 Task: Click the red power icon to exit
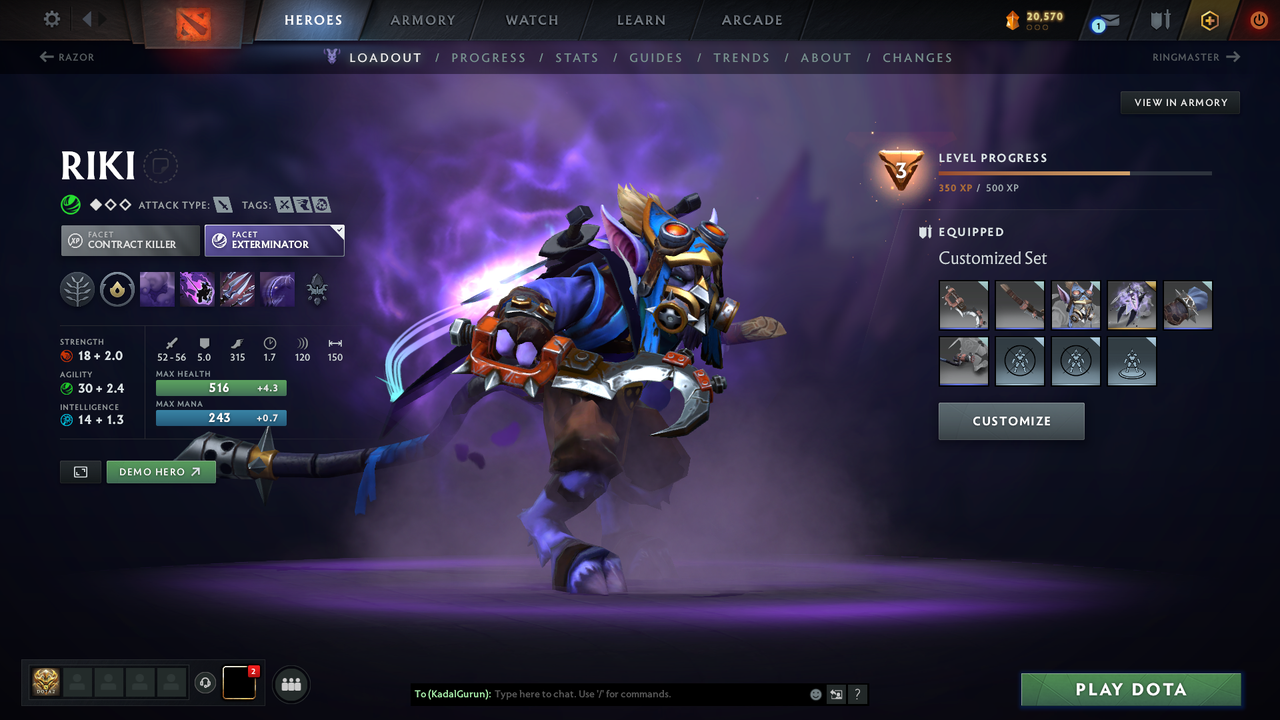pos(1257,20)
